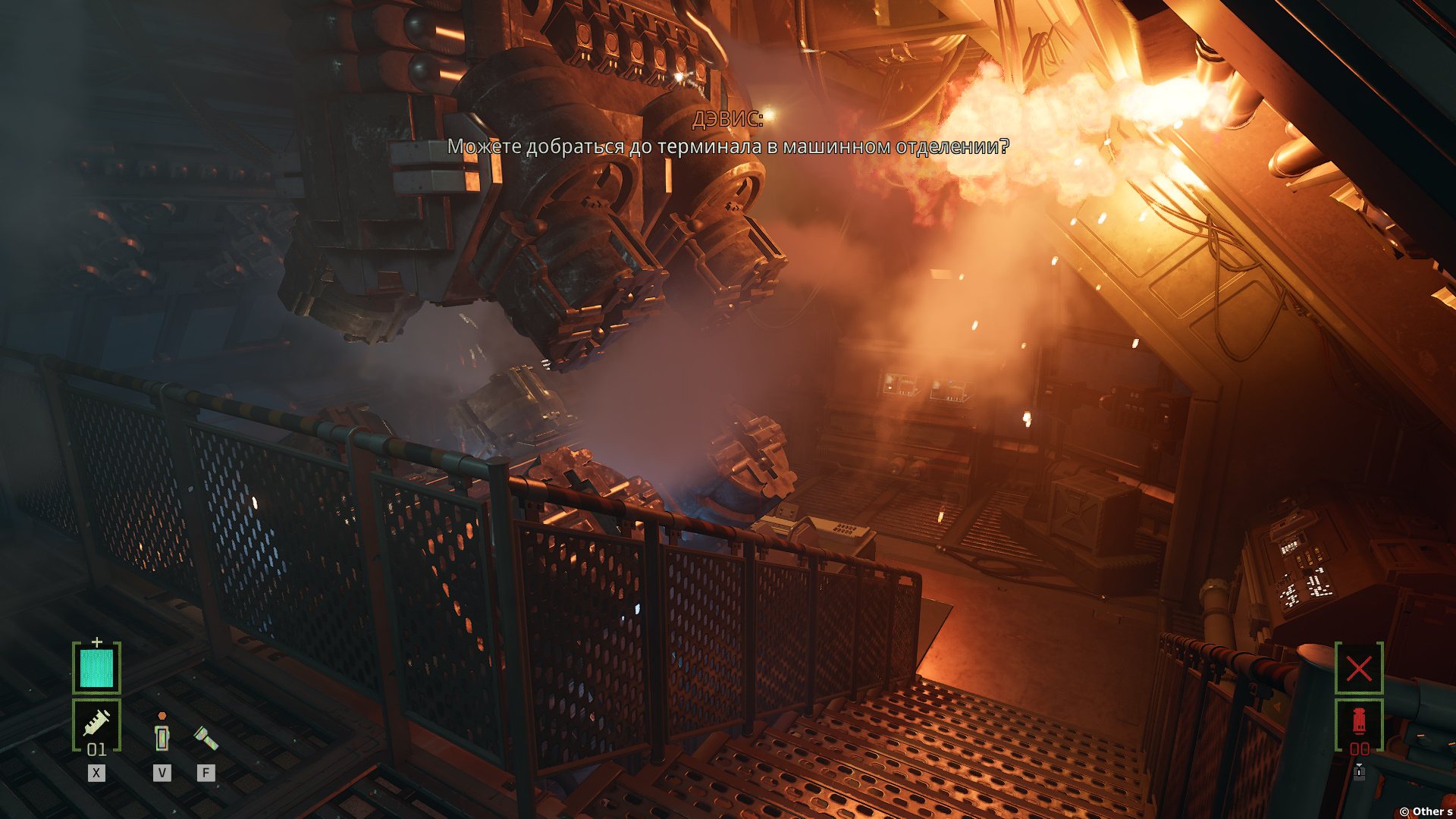The image size is (1456, 819).
Task: Select the red ammo canister slot
Action: (x=1359, y=722)
